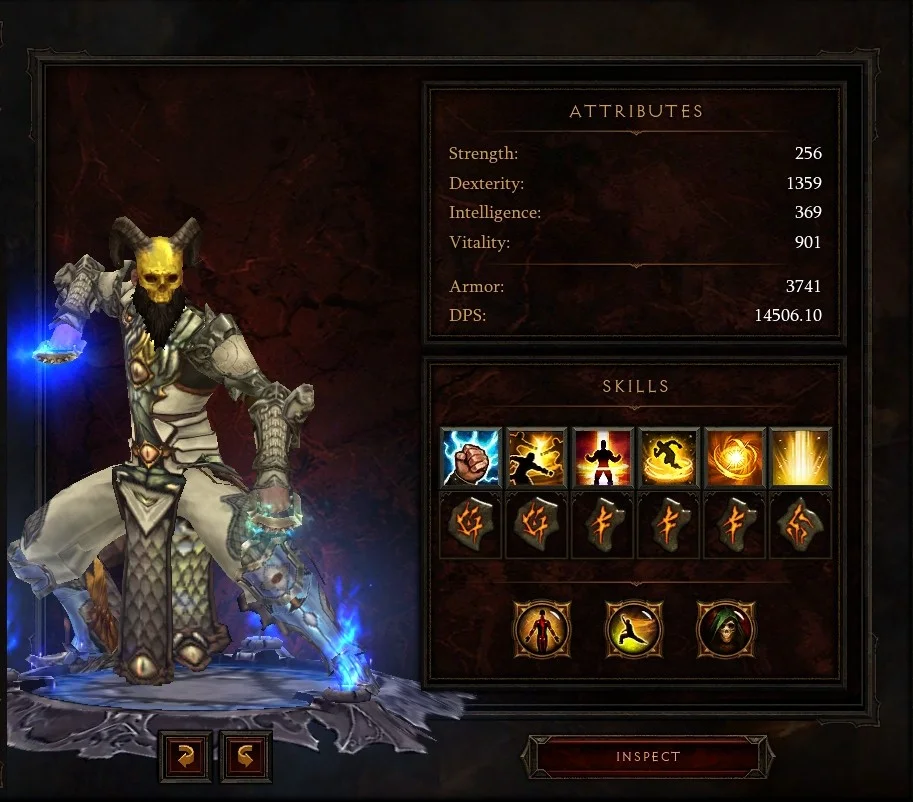Choose the silhouette punching skill icon
The width and height of the screenshot is (913, 802).
click(x=537, y=458)
